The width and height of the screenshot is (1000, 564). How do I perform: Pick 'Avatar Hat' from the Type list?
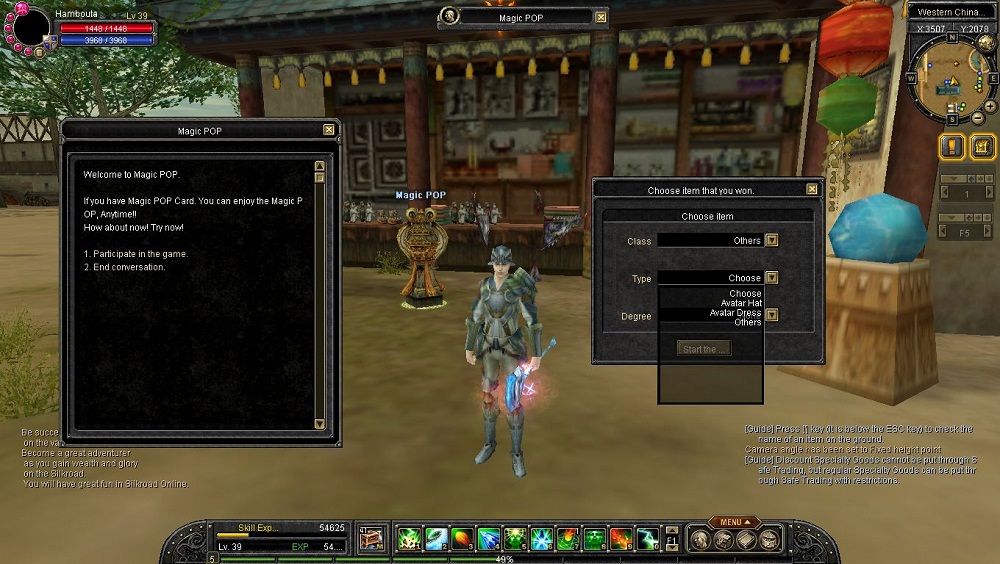pos(741,303)
